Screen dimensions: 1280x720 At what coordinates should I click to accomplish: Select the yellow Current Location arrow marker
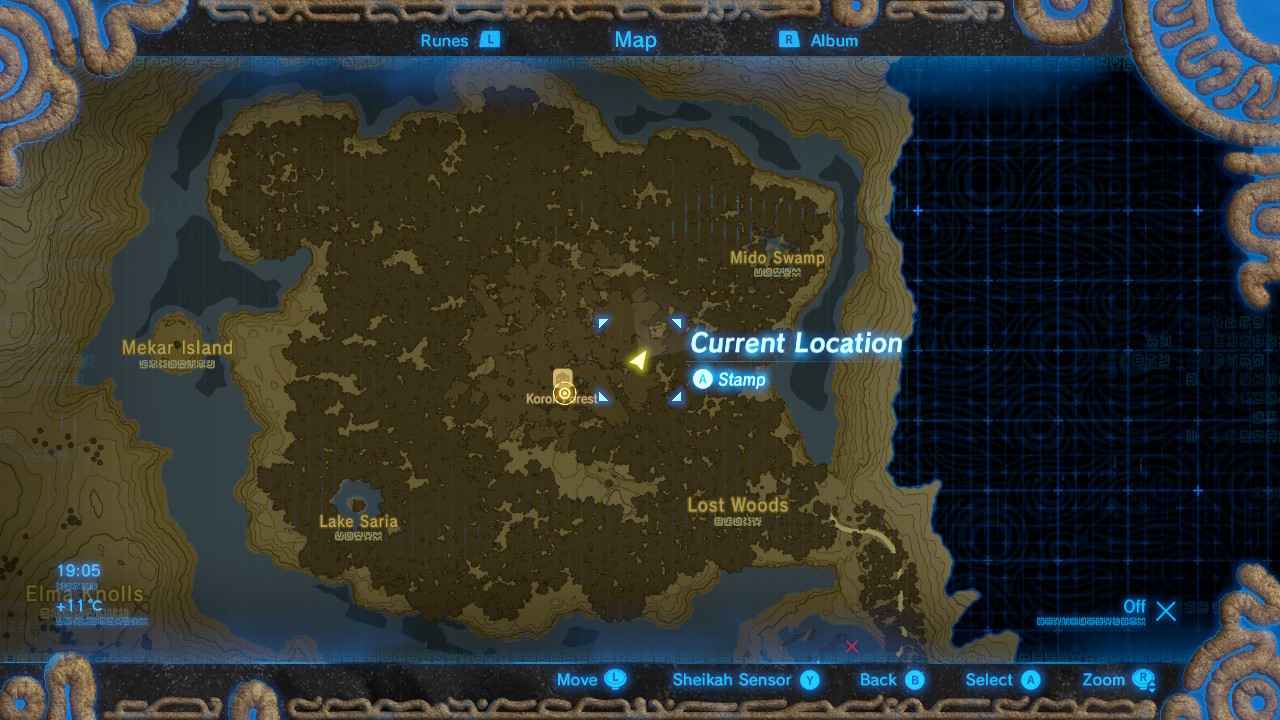(x=638, y=360)
